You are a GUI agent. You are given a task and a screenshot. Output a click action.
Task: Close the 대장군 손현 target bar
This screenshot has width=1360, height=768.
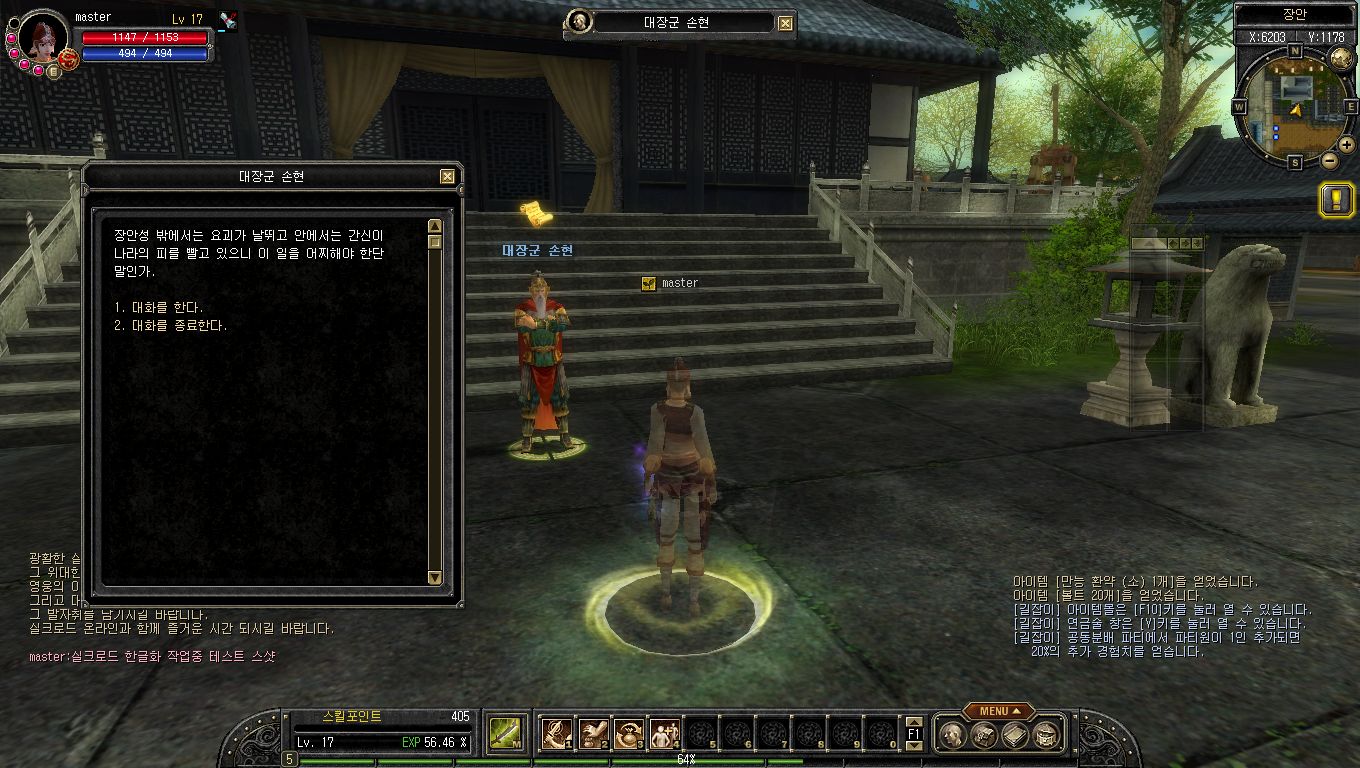(x=786, y=23)
